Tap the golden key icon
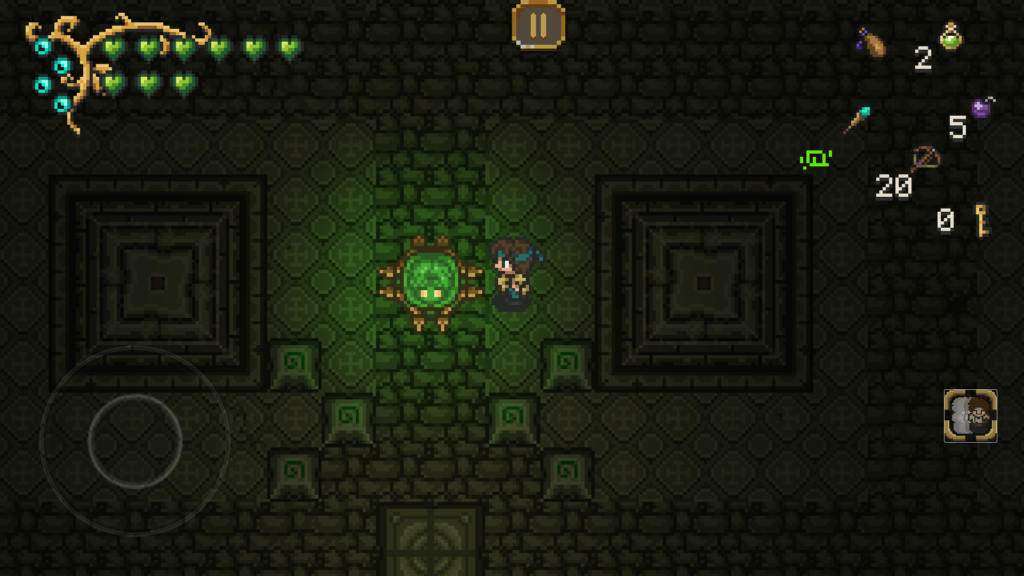 pyautogui.click(x=981, y=219)
